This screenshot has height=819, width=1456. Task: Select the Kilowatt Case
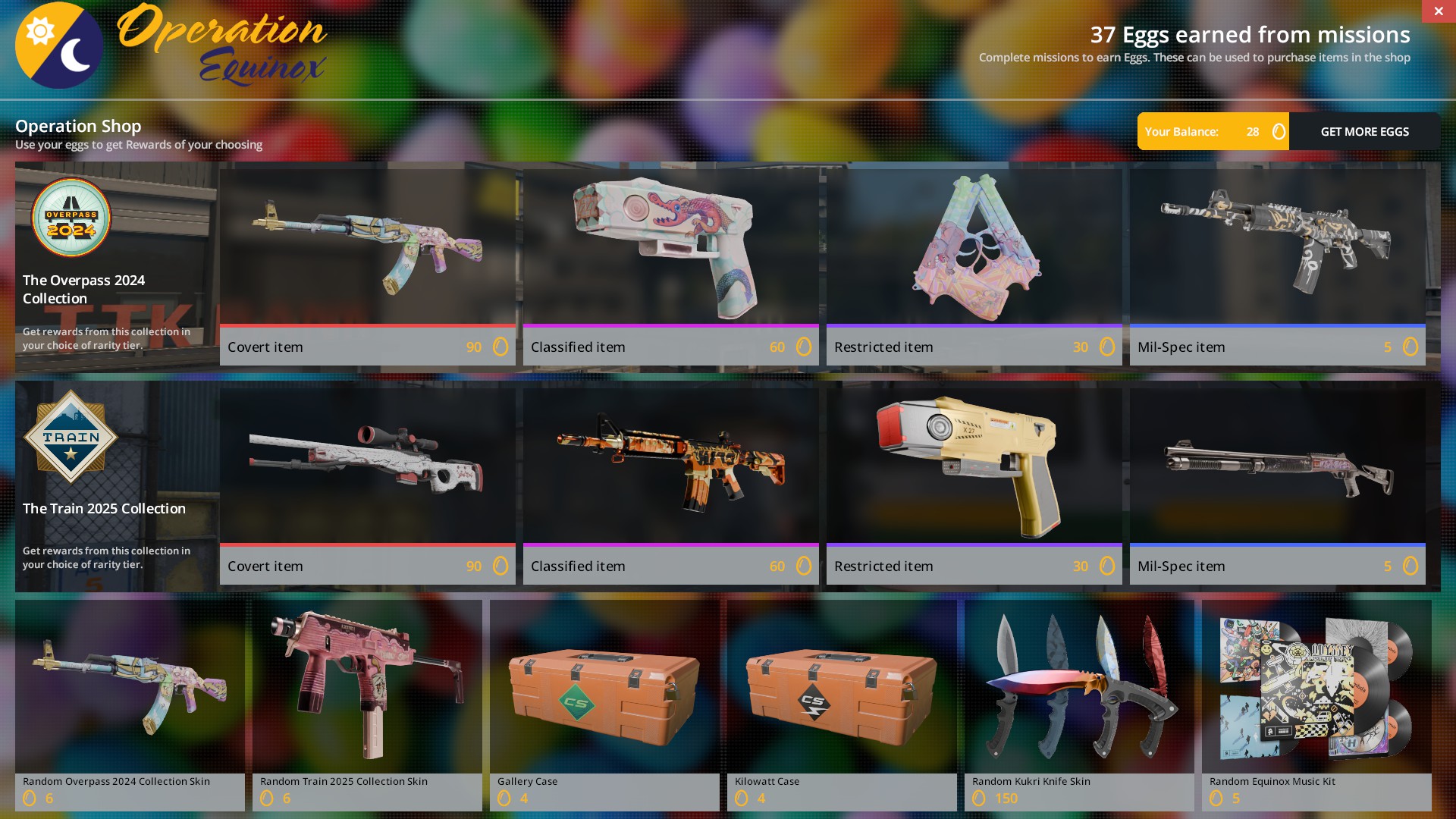pos(842,705)
